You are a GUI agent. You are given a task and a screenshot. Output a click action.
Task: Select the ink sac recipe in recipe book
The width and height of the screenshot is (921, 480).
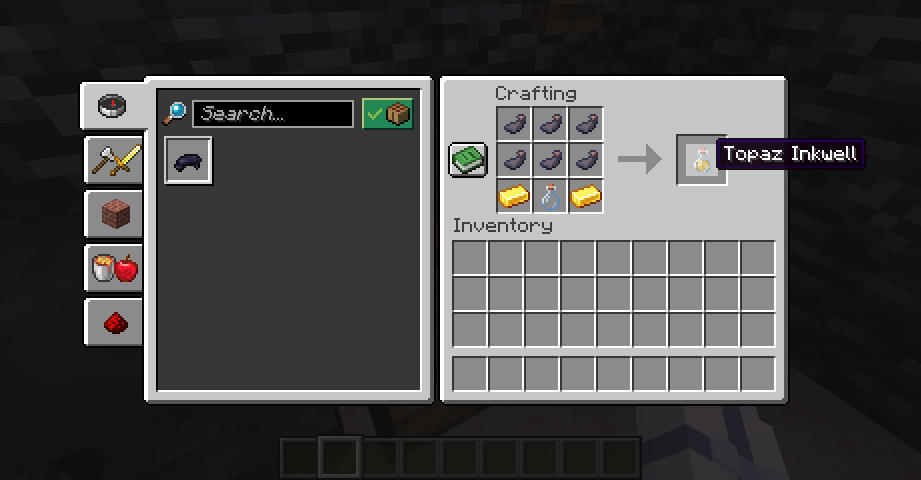tap(188, 161)
